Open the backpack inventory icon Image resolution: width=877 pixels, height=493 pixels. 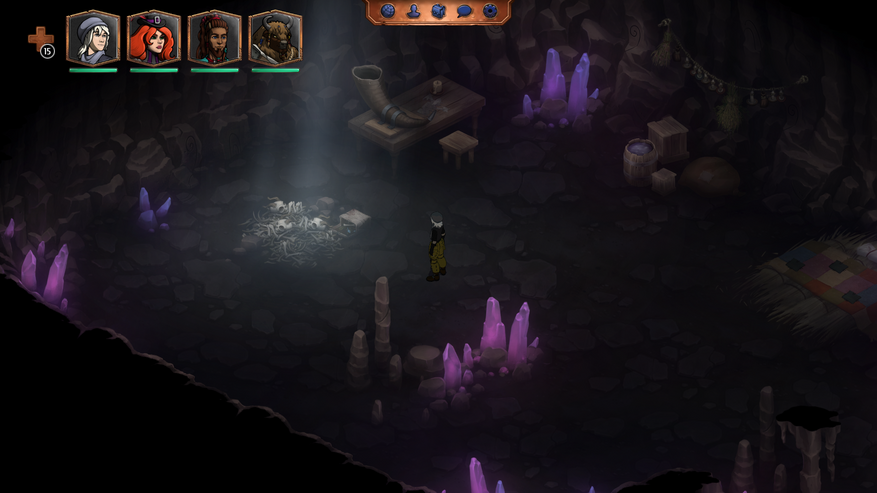click(x=438, y=11)
